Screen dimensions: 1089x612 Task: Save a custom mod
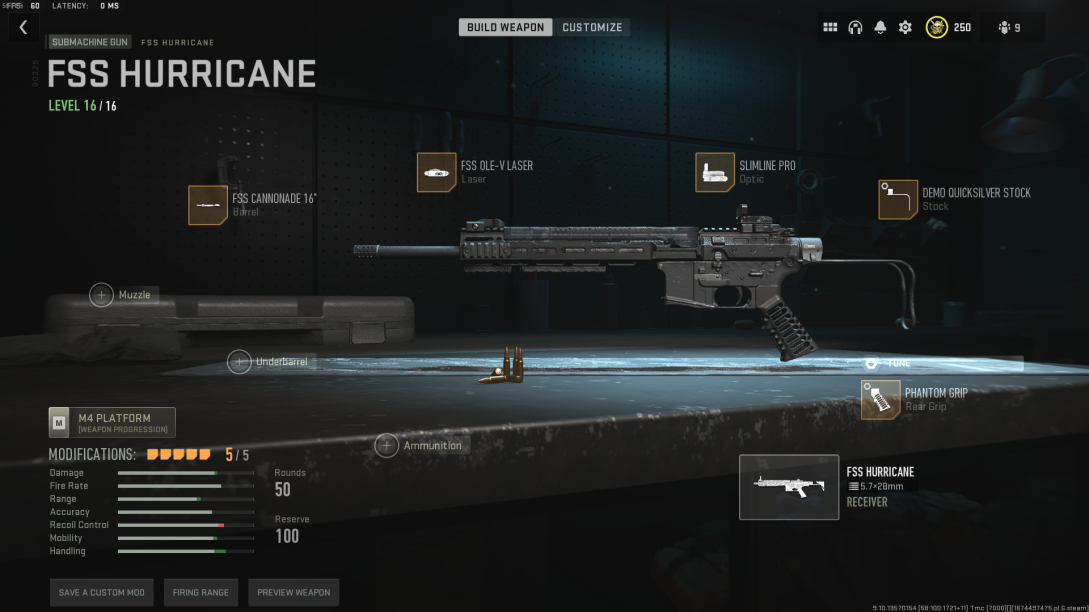pos(102,592)
